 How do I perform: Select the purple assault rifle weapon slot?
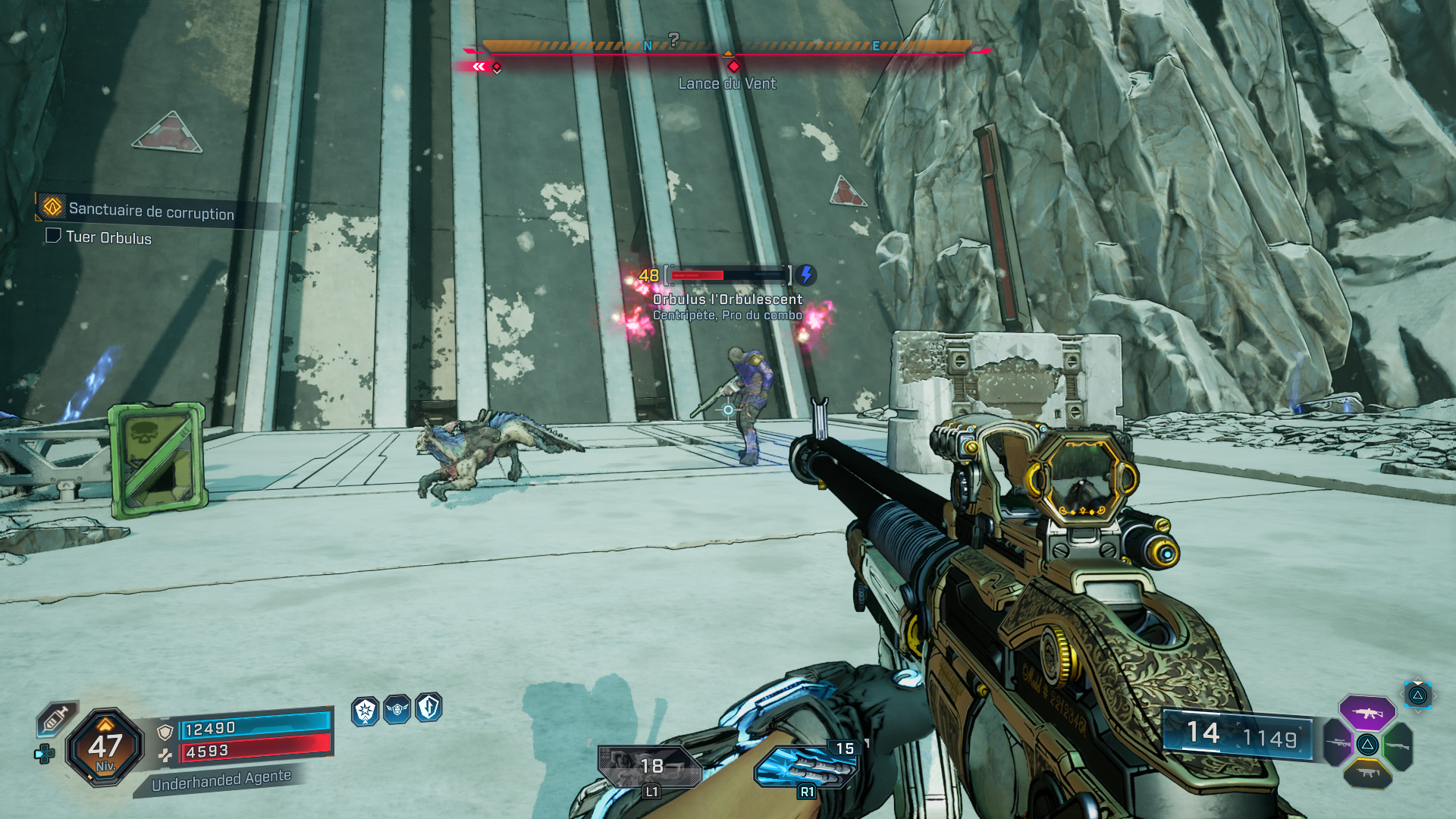1367,713
